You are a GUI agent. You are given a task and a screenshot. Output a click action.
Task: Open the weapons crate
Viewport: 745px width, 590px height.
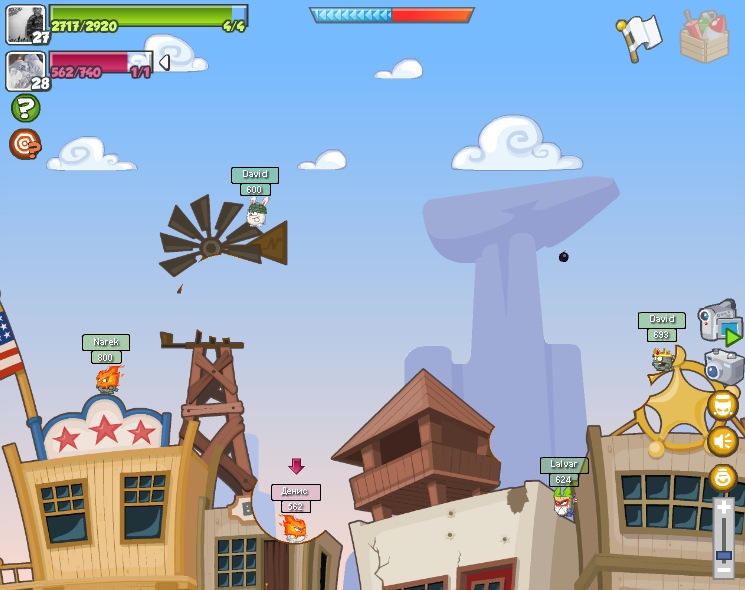704,37
